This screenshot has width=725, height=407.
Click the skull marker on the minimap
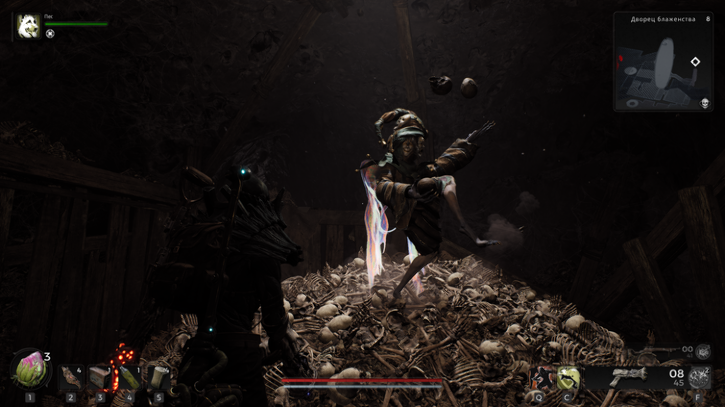point(703,103)
